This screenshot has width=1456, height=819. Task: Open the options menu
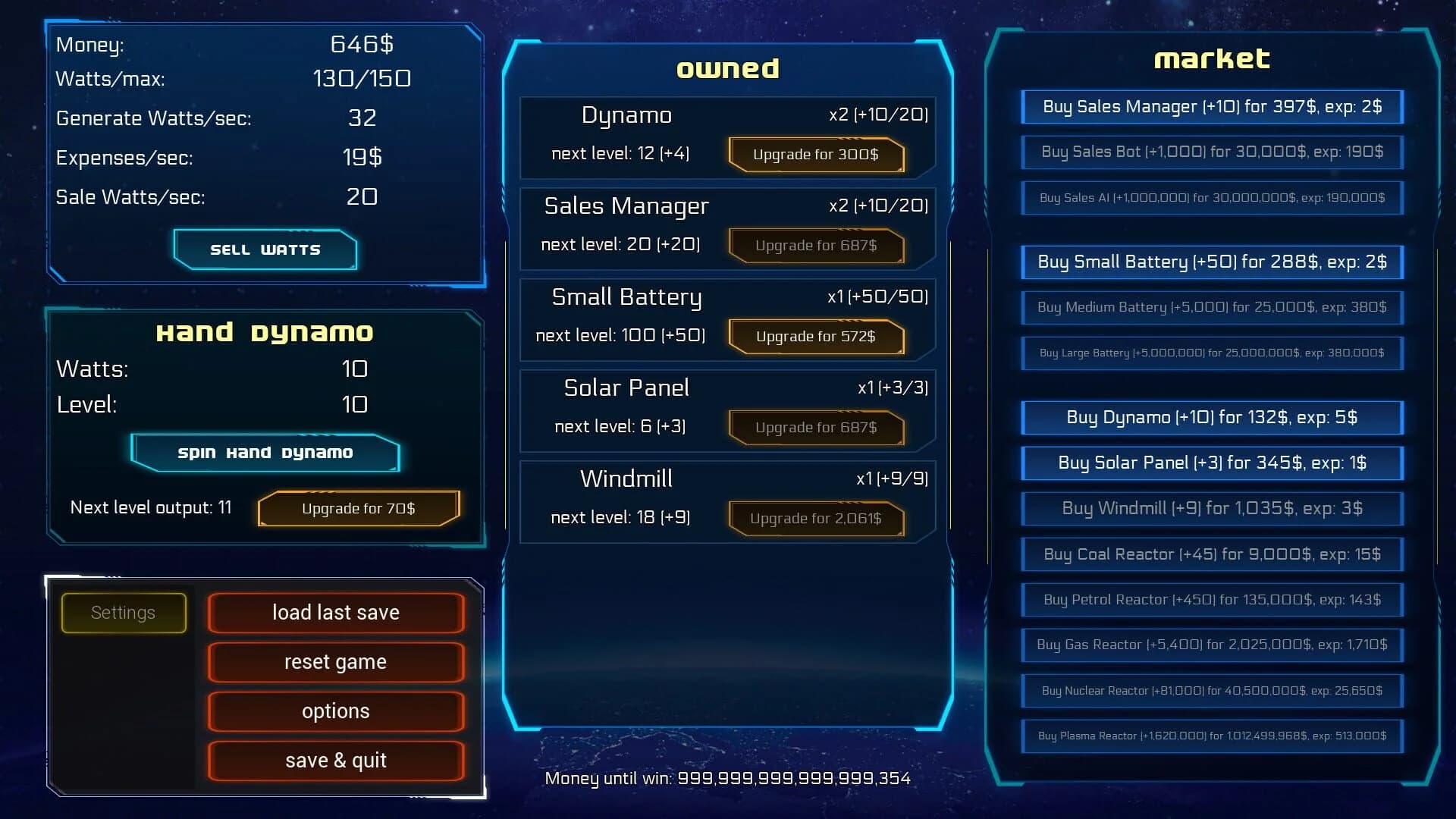click(x=336, y=711)
